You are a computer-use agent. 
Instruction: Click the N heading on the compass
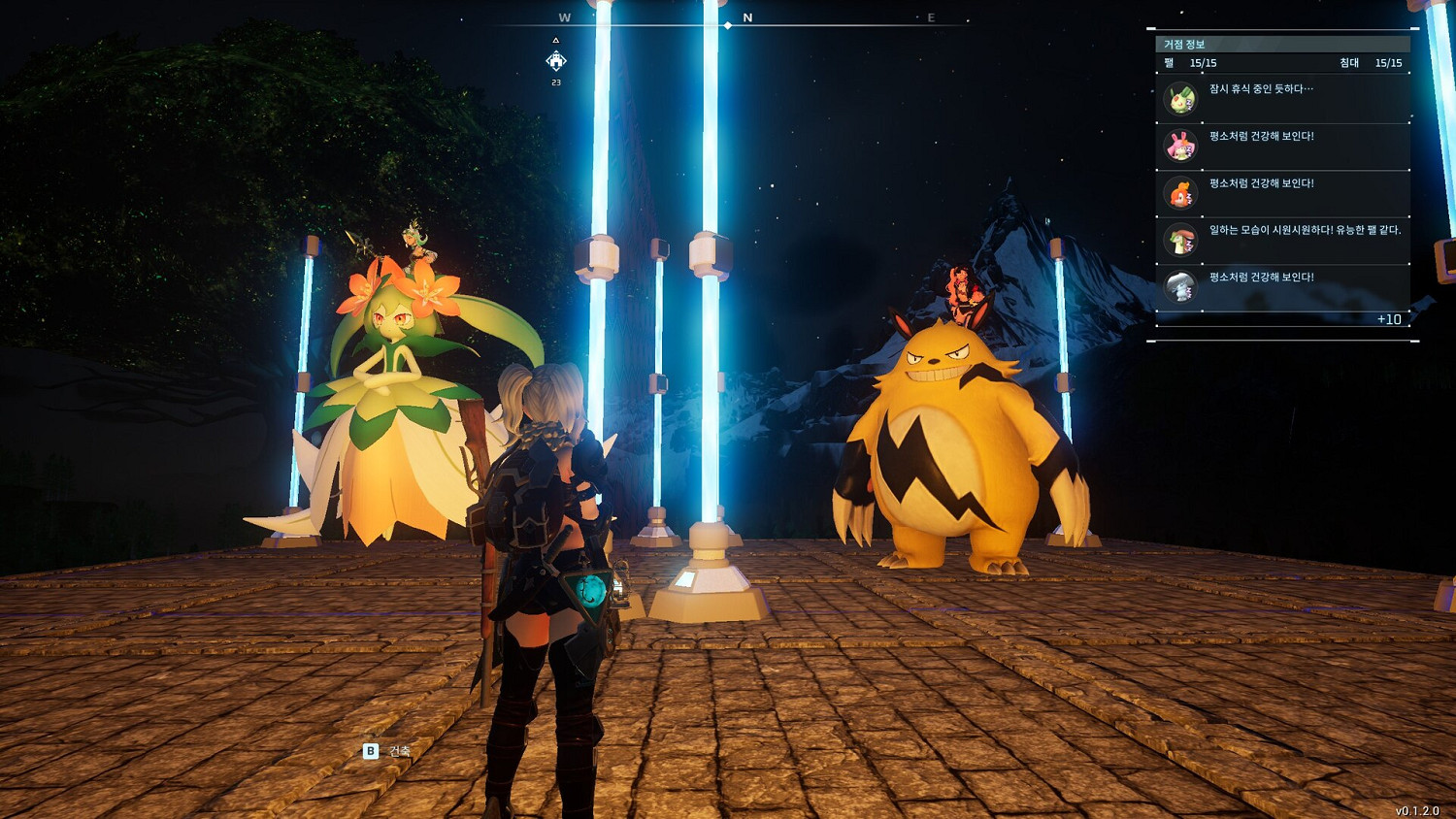pos(747,17)
